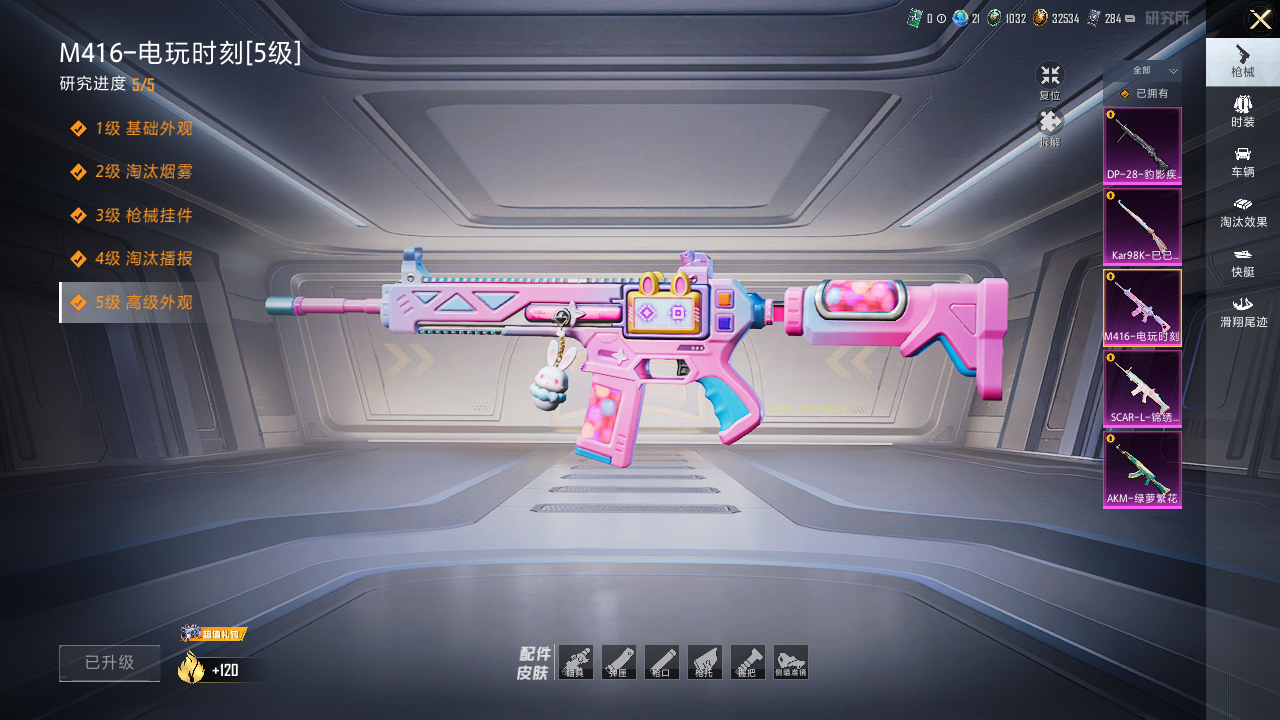Select the AKM-绿萝繁花 skin thumbnail
The width and height of the screenshot is (1280, 720).
click(x=1142, y=469)
